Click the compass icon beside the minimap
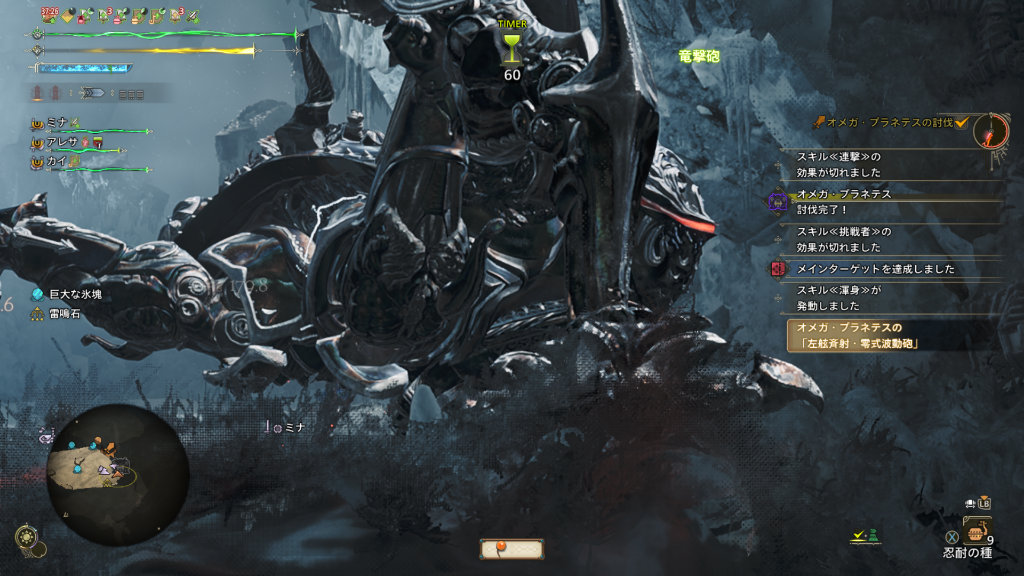Screen dimensions: 1024x576 tap(31, 539)
